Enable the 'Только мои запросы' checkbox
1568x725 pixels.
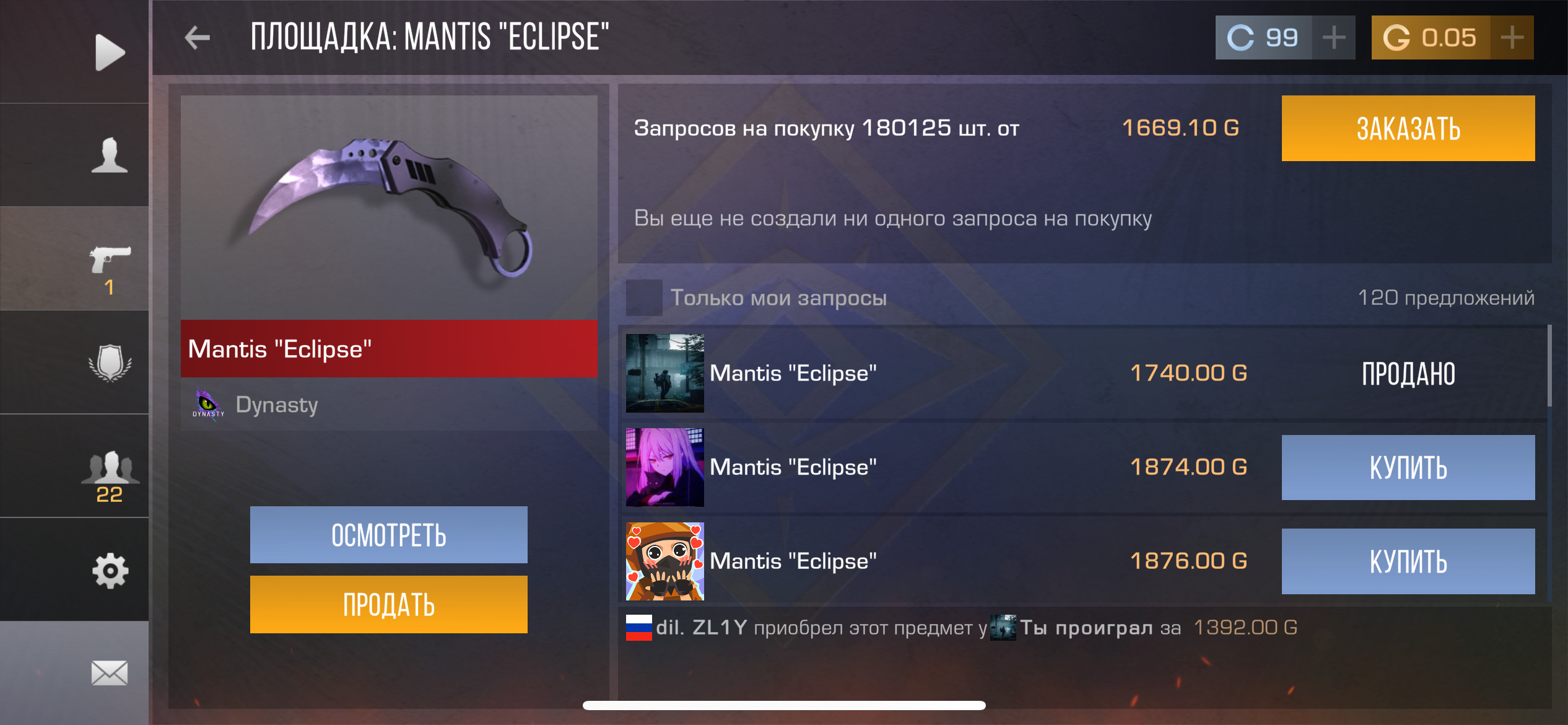tap(644, 297)
